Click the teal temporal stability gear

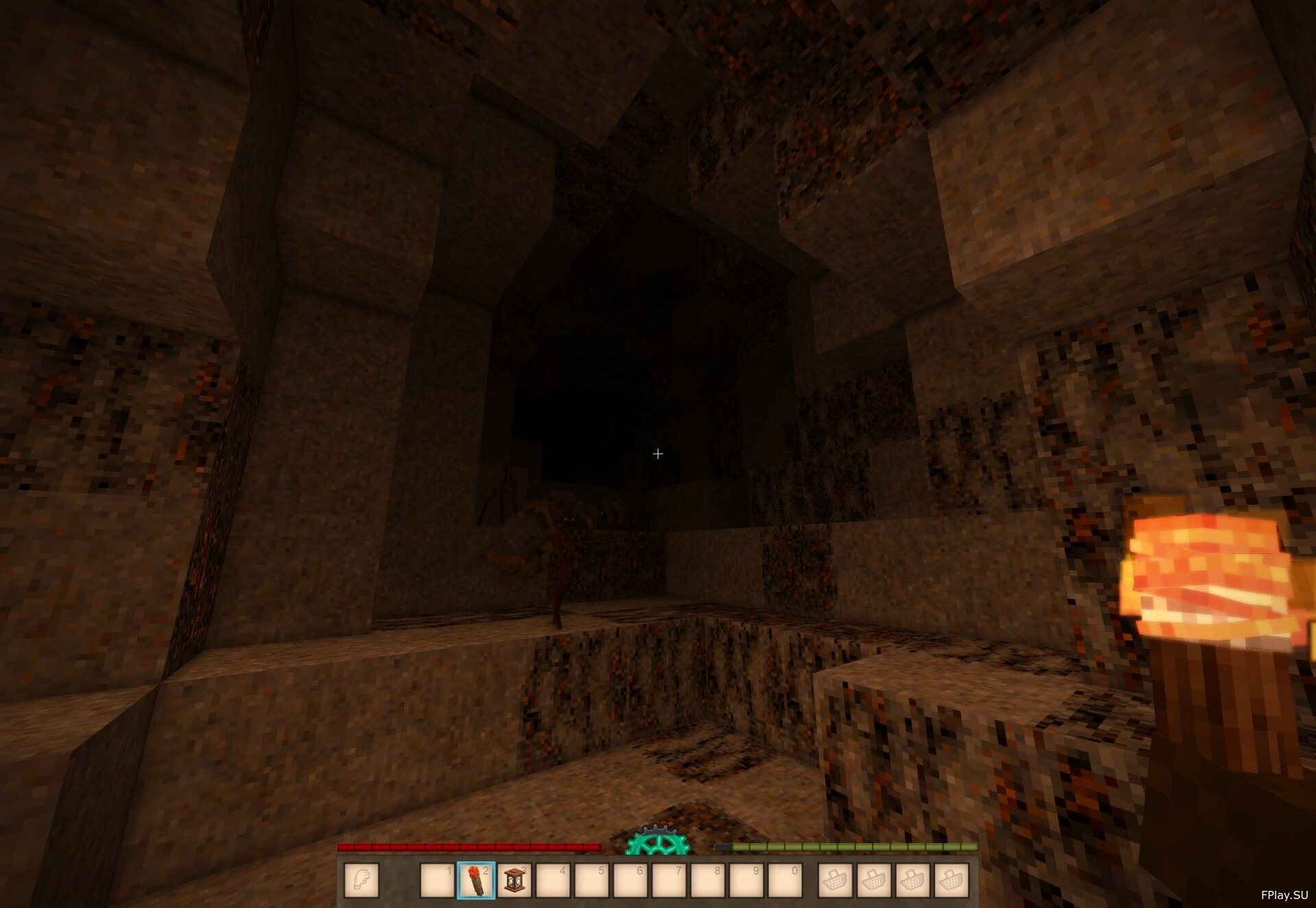(657, 842)
